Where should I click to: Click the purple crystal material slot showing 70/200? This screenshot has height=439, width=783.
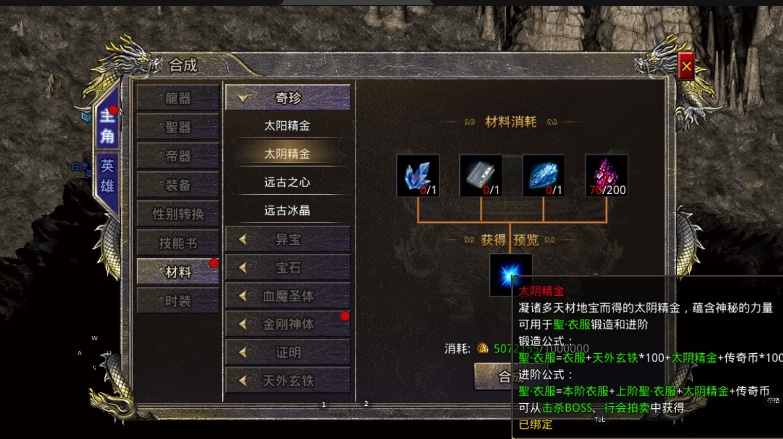click(x=606, y=175)
